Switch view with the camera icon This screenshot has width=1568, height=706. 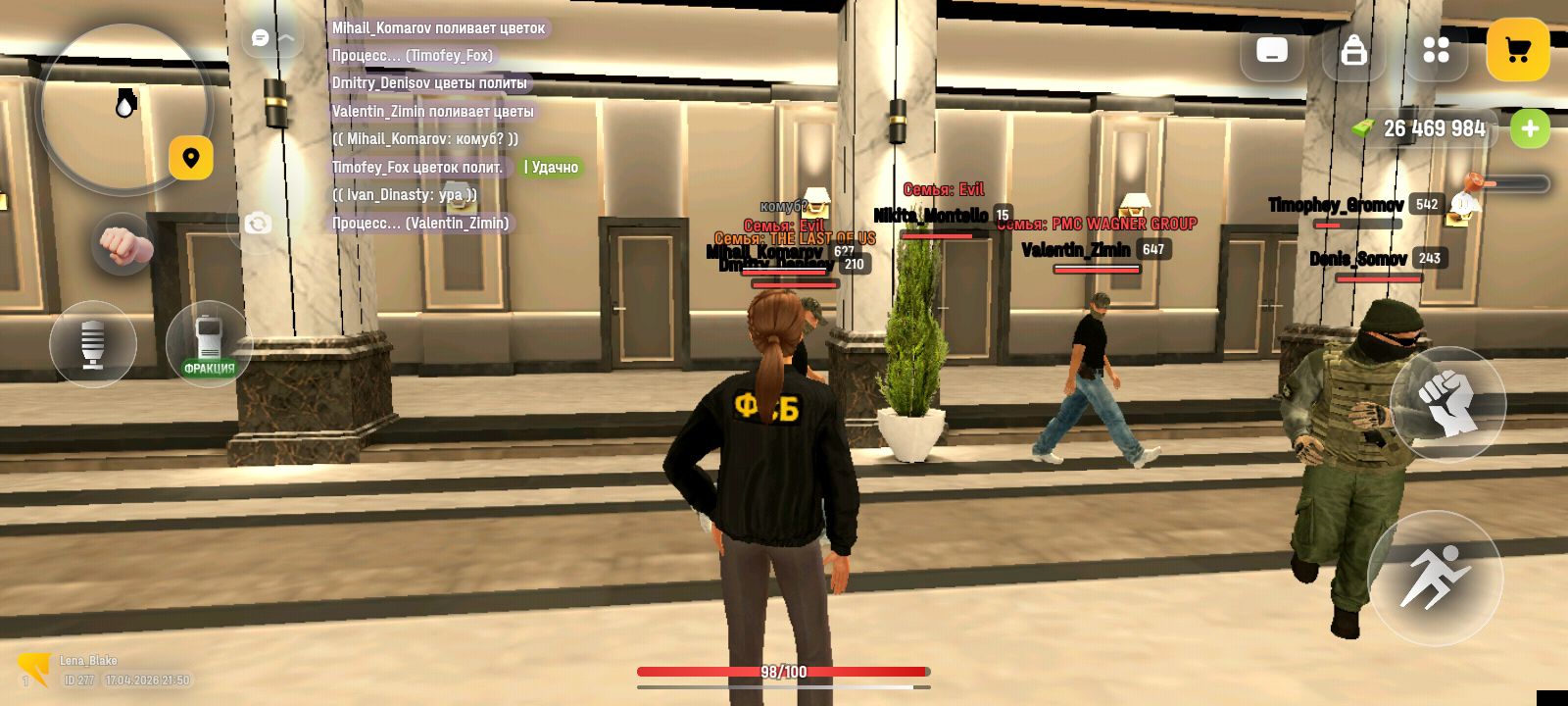pyautogui.click(x=258, y=224)
